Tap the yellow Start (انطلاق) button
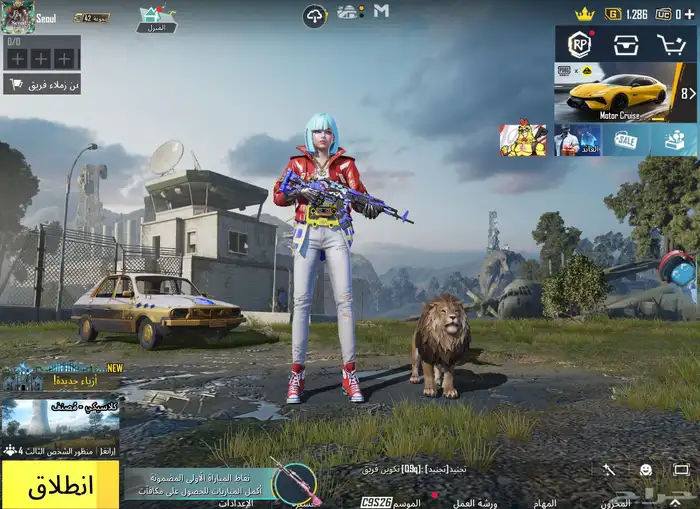700x509 pixels. click(x=60, y=485)
